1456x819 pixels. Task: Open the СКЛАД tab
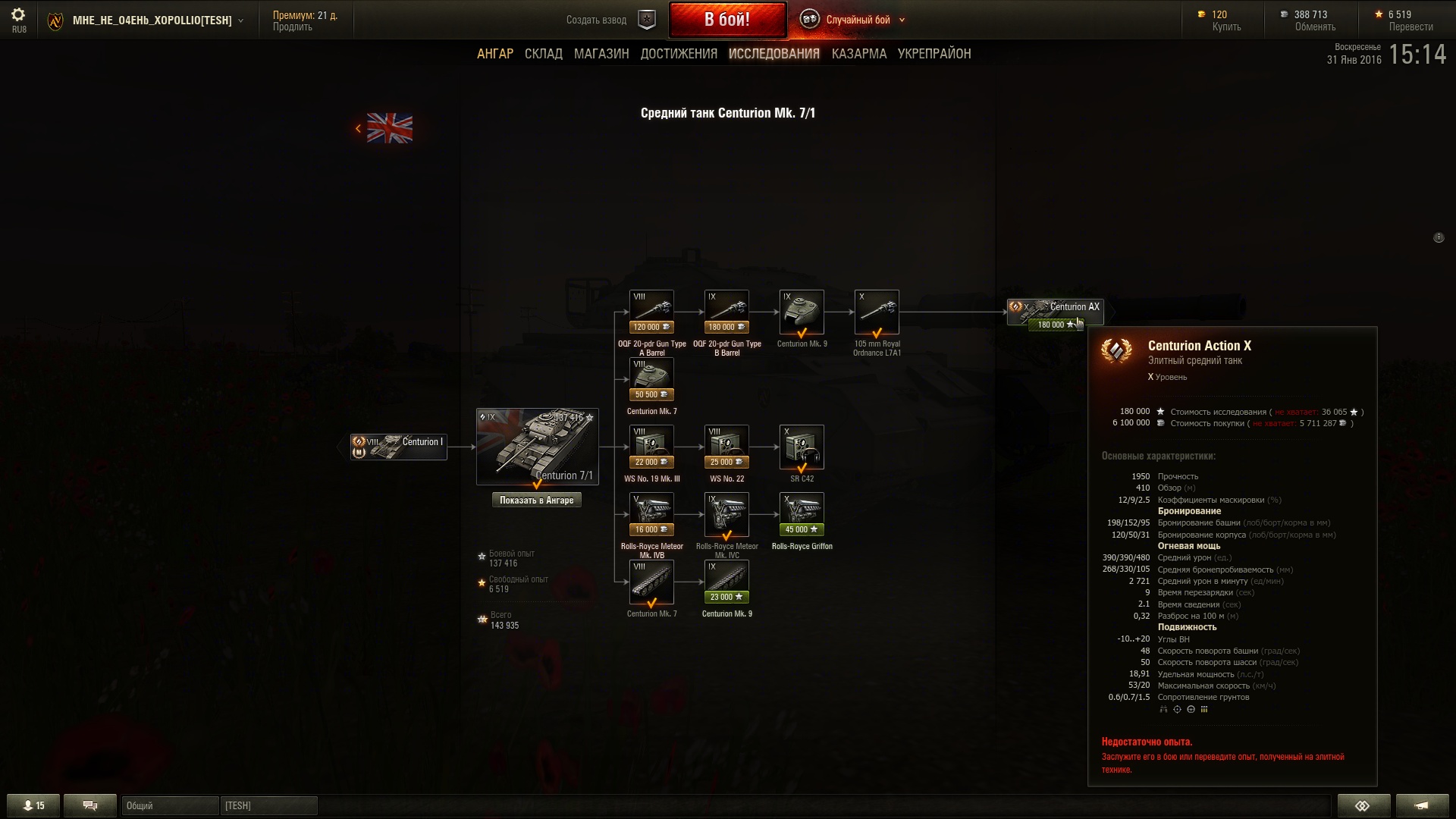(543, 54)
